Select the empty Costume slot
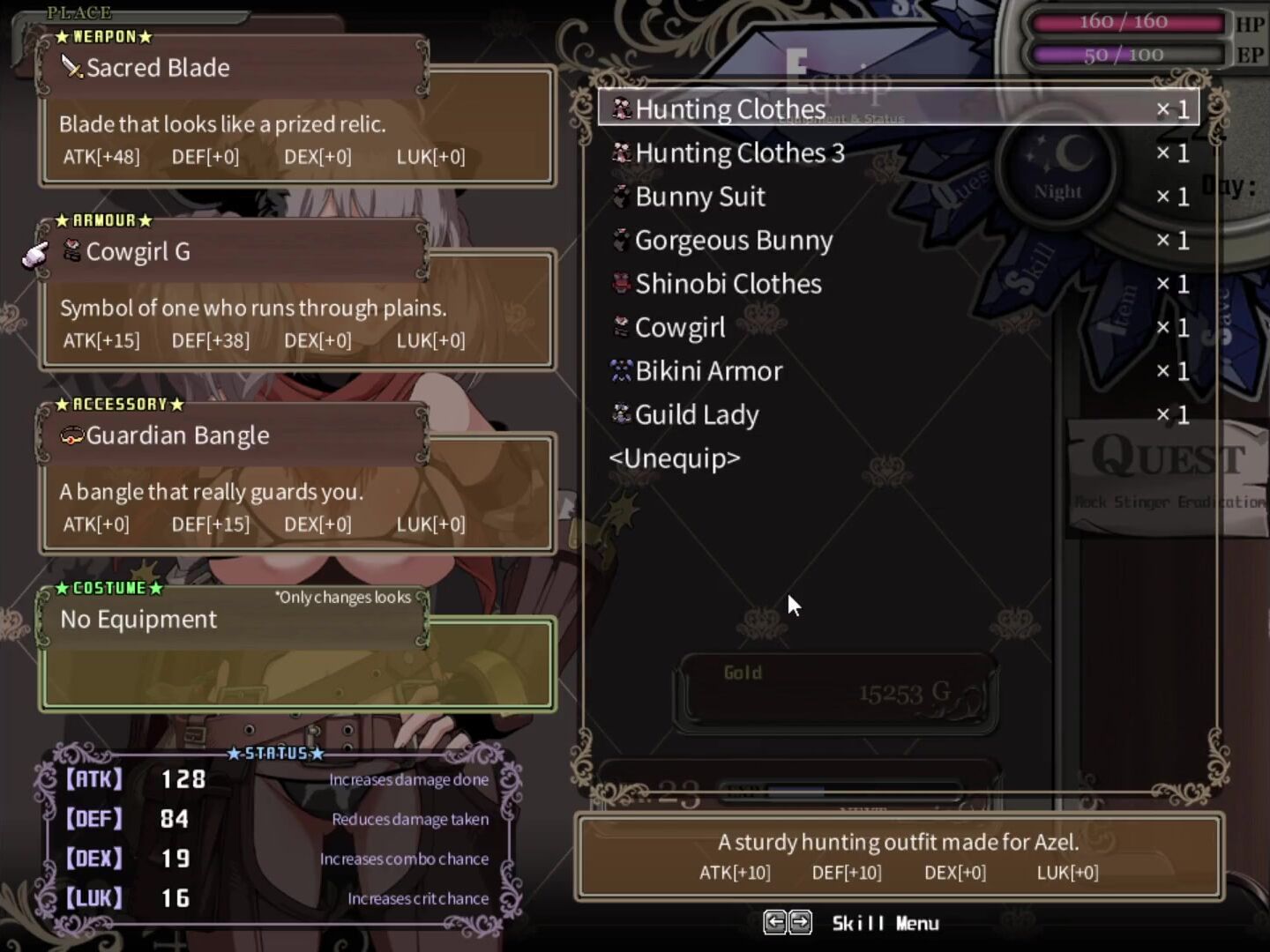Viewport: 1270px width, 952px height. coord(138,620)
